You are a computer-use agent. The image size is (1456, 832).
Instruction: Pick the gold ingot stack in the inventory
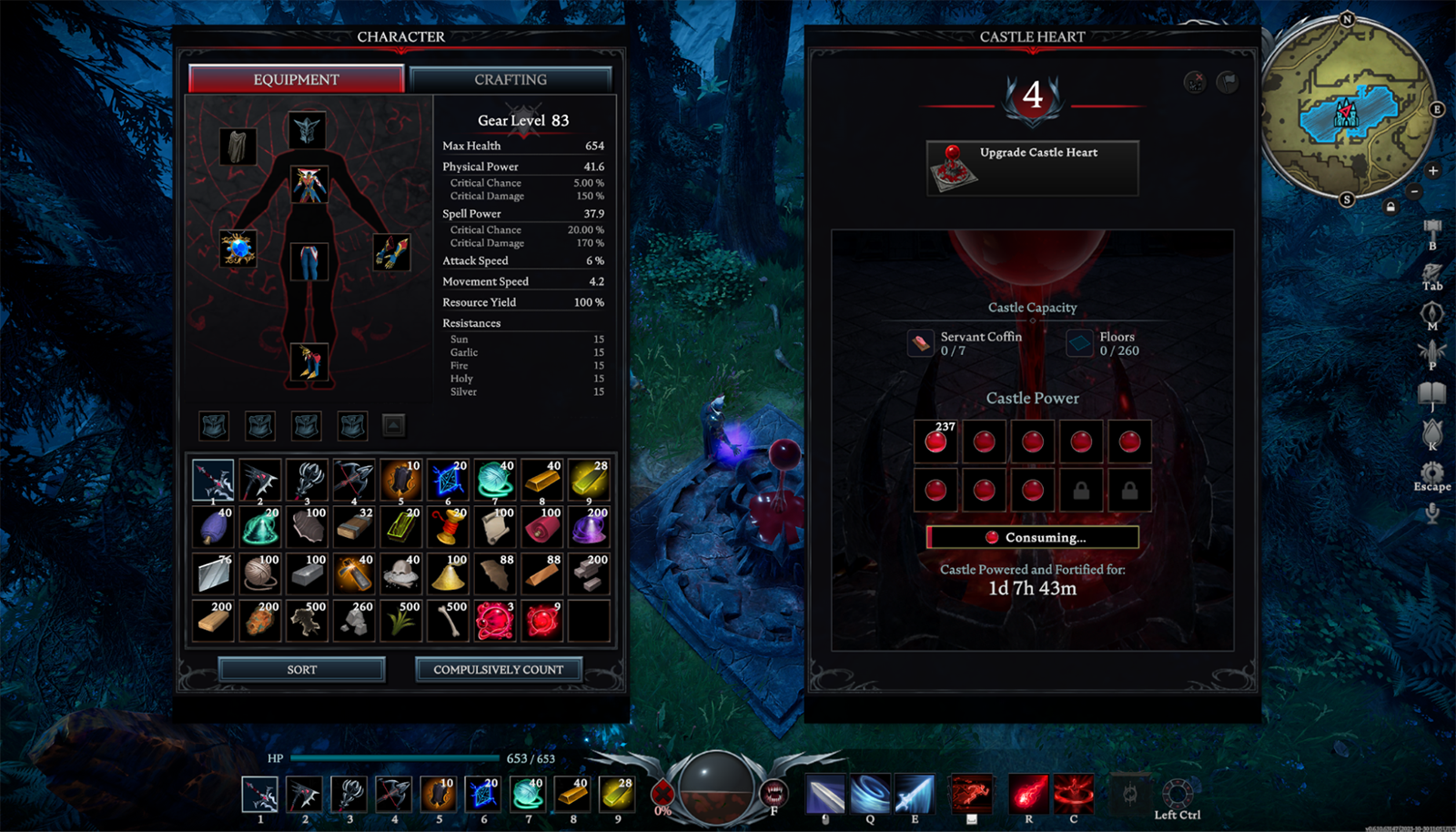tap(542, 480)
